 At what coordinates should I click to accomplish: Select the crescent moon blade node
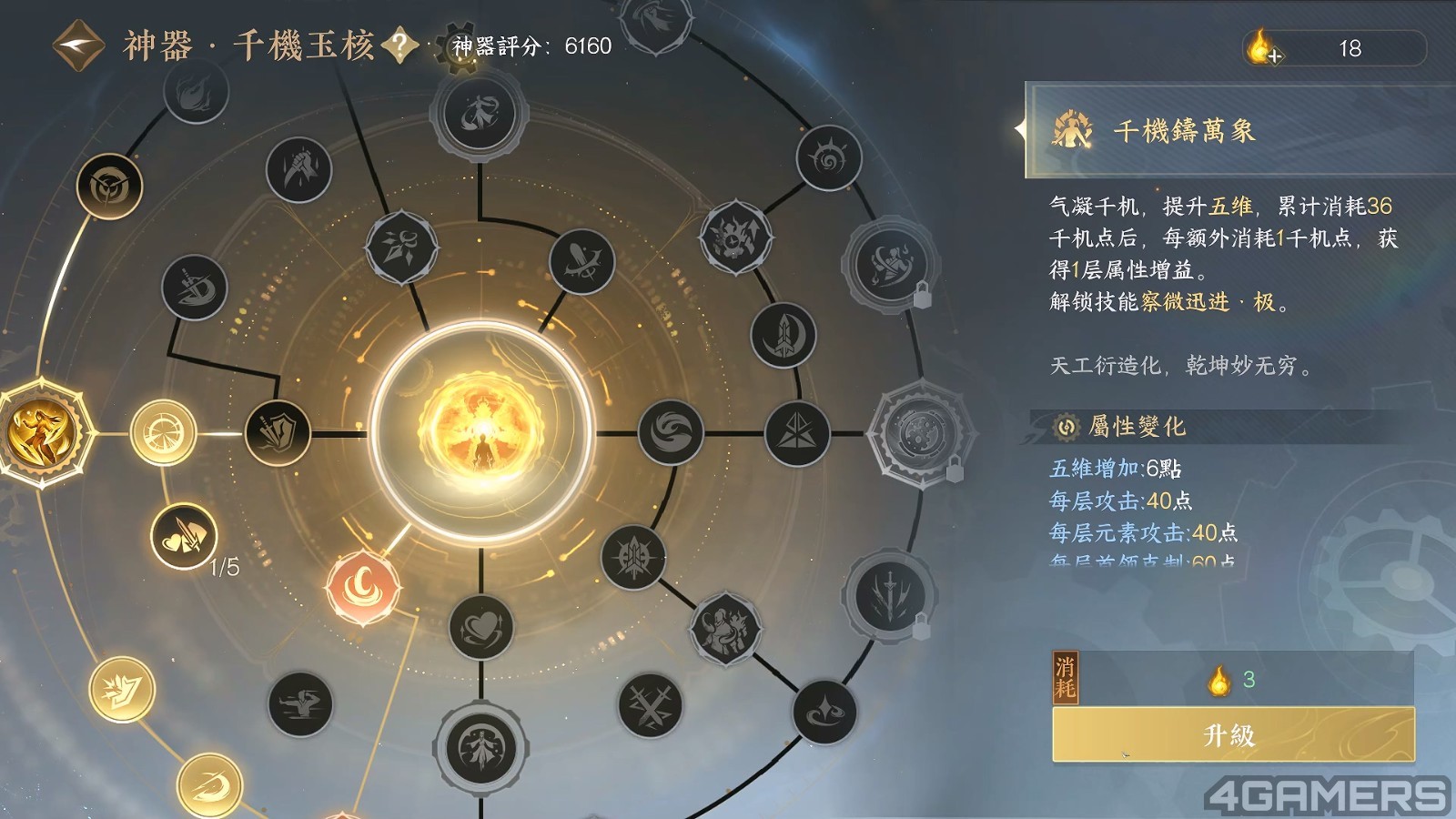pyautogui.click(x=784, y=335)
